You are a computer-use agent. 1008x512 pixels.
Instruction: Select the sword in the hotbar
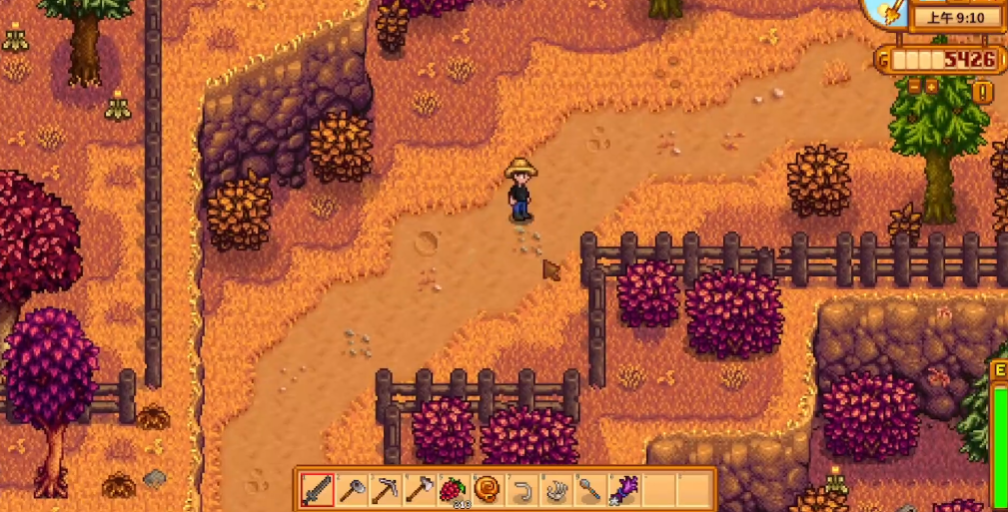317,490
